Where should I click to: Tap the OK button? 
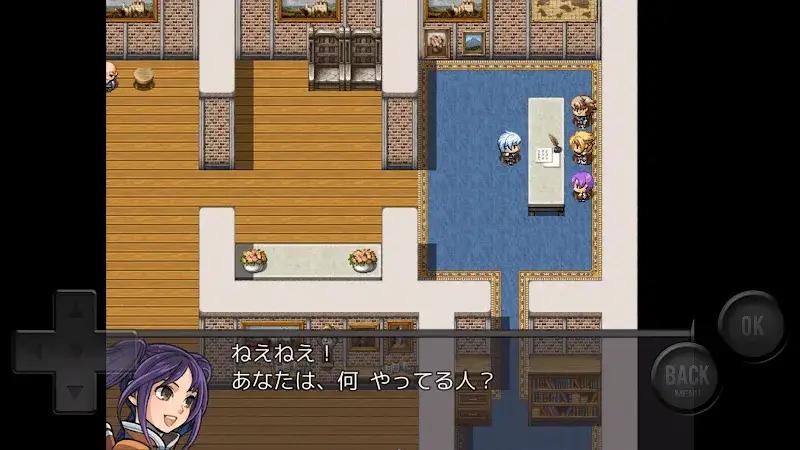[752, 325]
